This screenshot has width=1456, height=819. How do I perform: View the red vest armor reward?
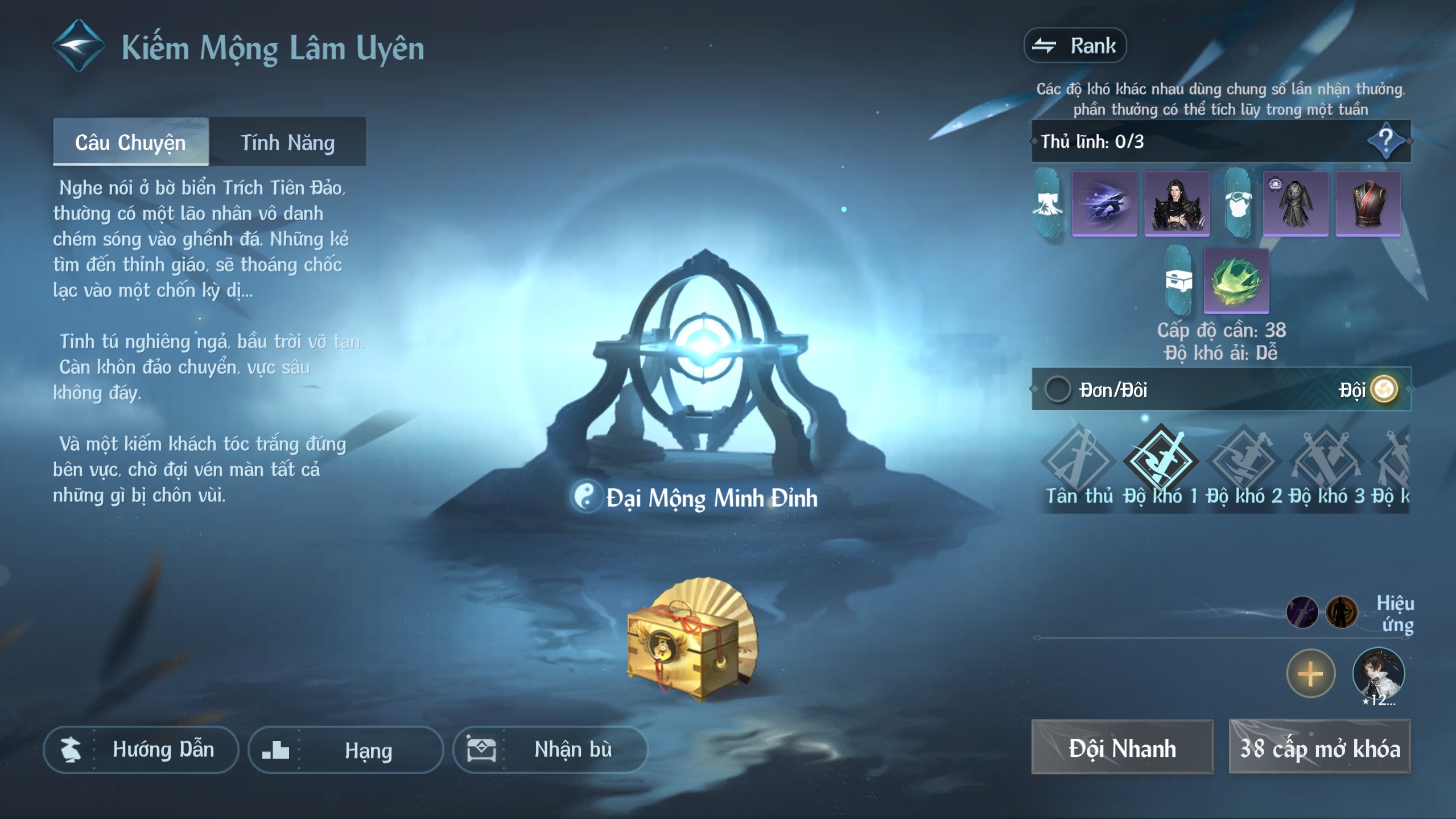1368,204
